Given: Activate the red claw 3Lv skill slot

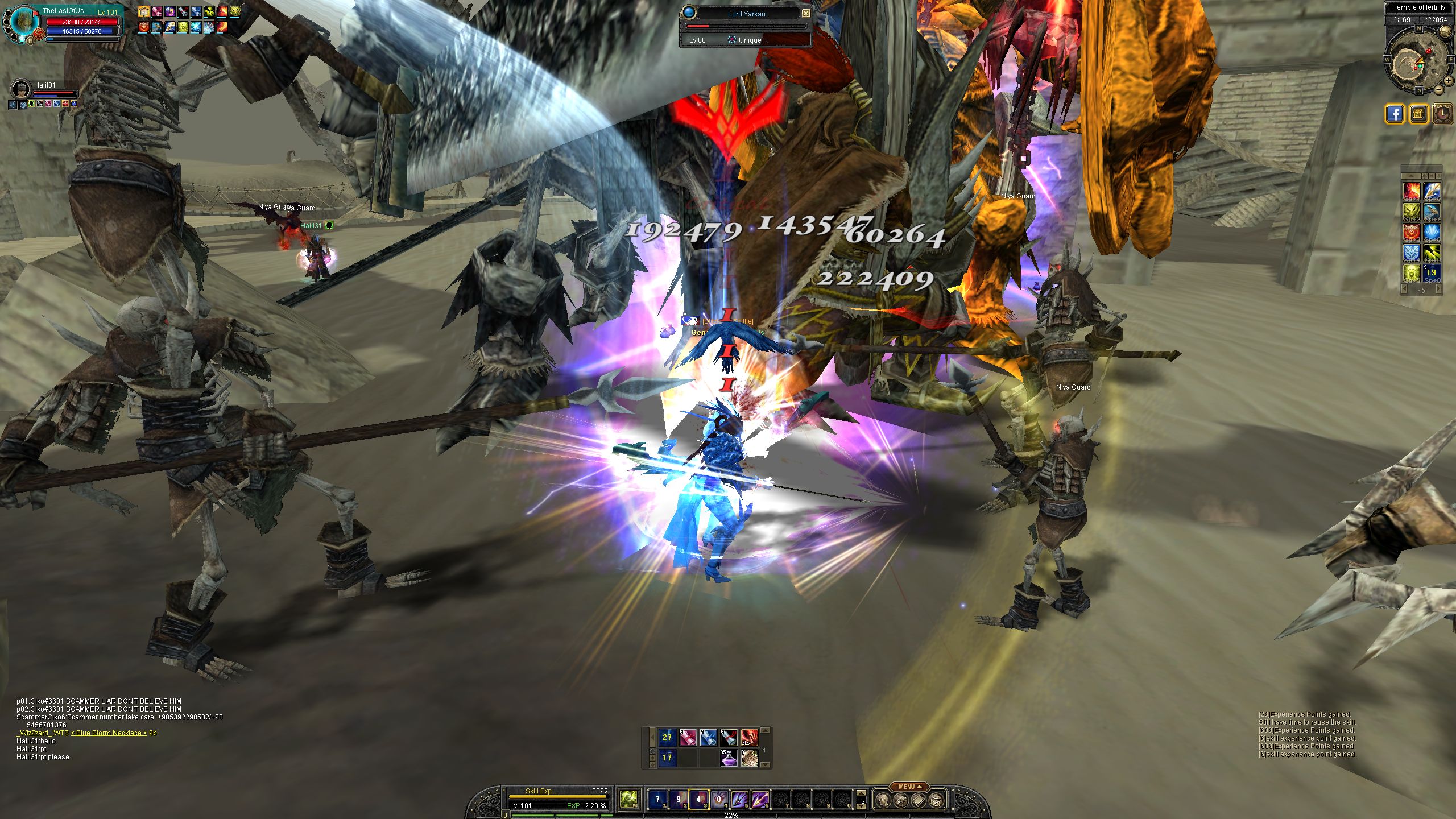Looking at the screenshot, I should click(x=749, y=738).
